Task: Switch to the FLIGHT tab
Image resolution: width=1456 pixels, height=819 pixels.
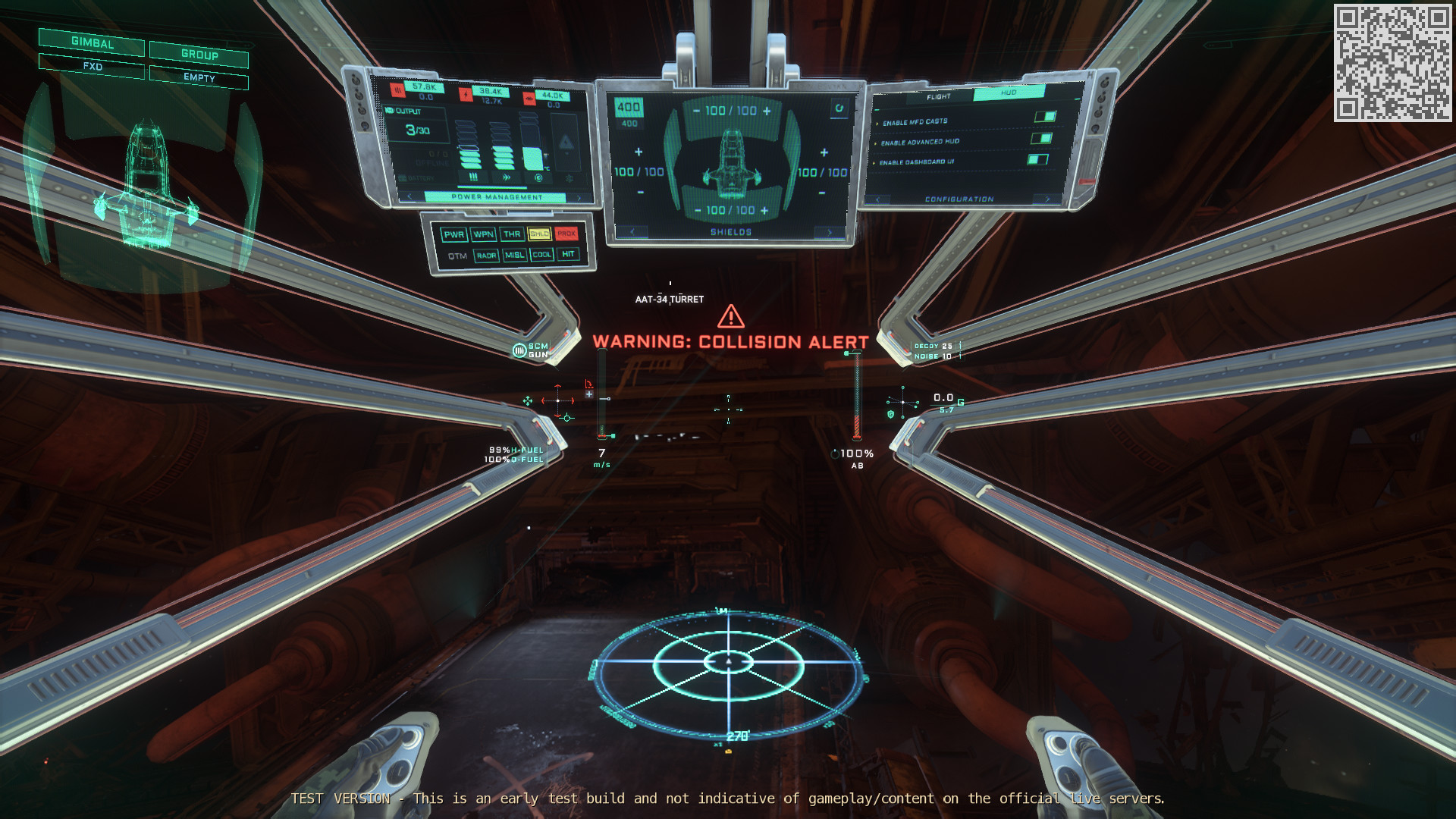Action: pyautogui.click(x=939, y=96)
